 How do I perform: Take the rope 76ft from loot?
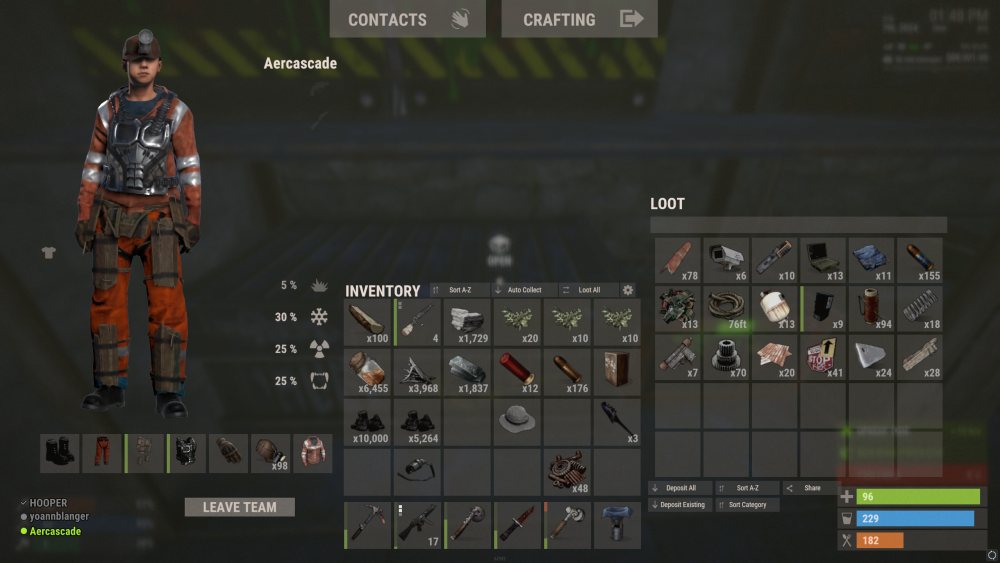click(727, 309)
